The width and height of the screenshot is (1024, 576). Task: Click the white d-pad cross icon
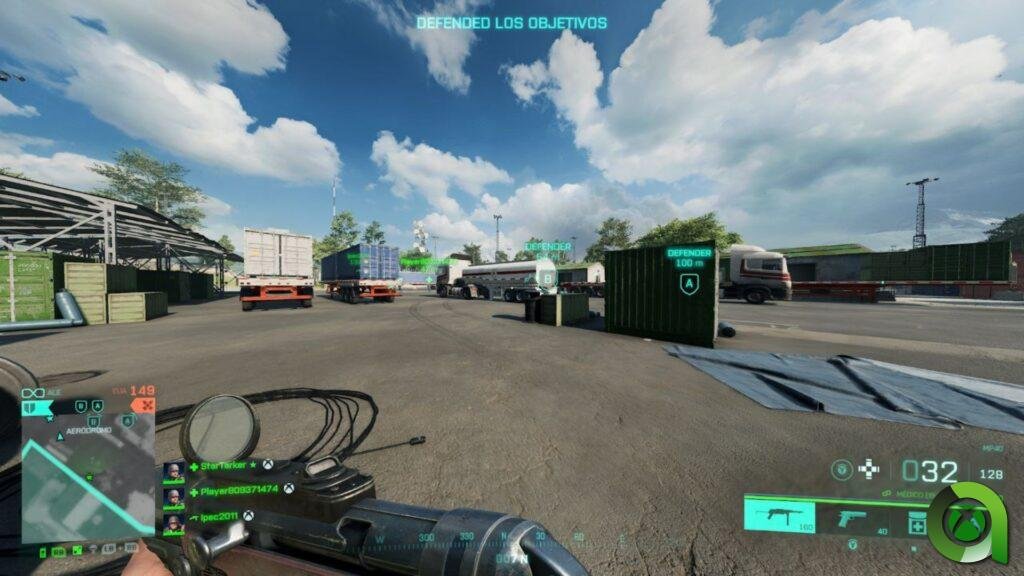[x=869, y=468]
